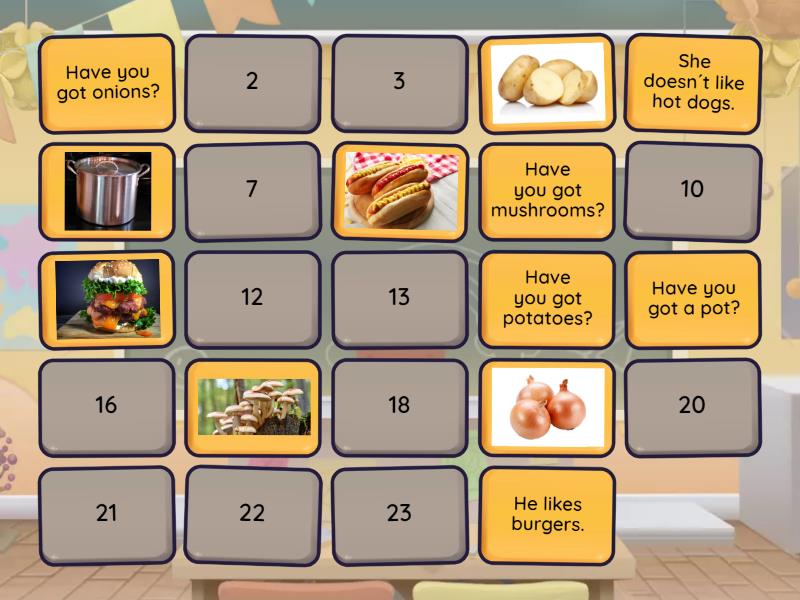The width and height of the screenshot is (800, 600).
Task: Reveal card number 7
Action: [252, 190]
